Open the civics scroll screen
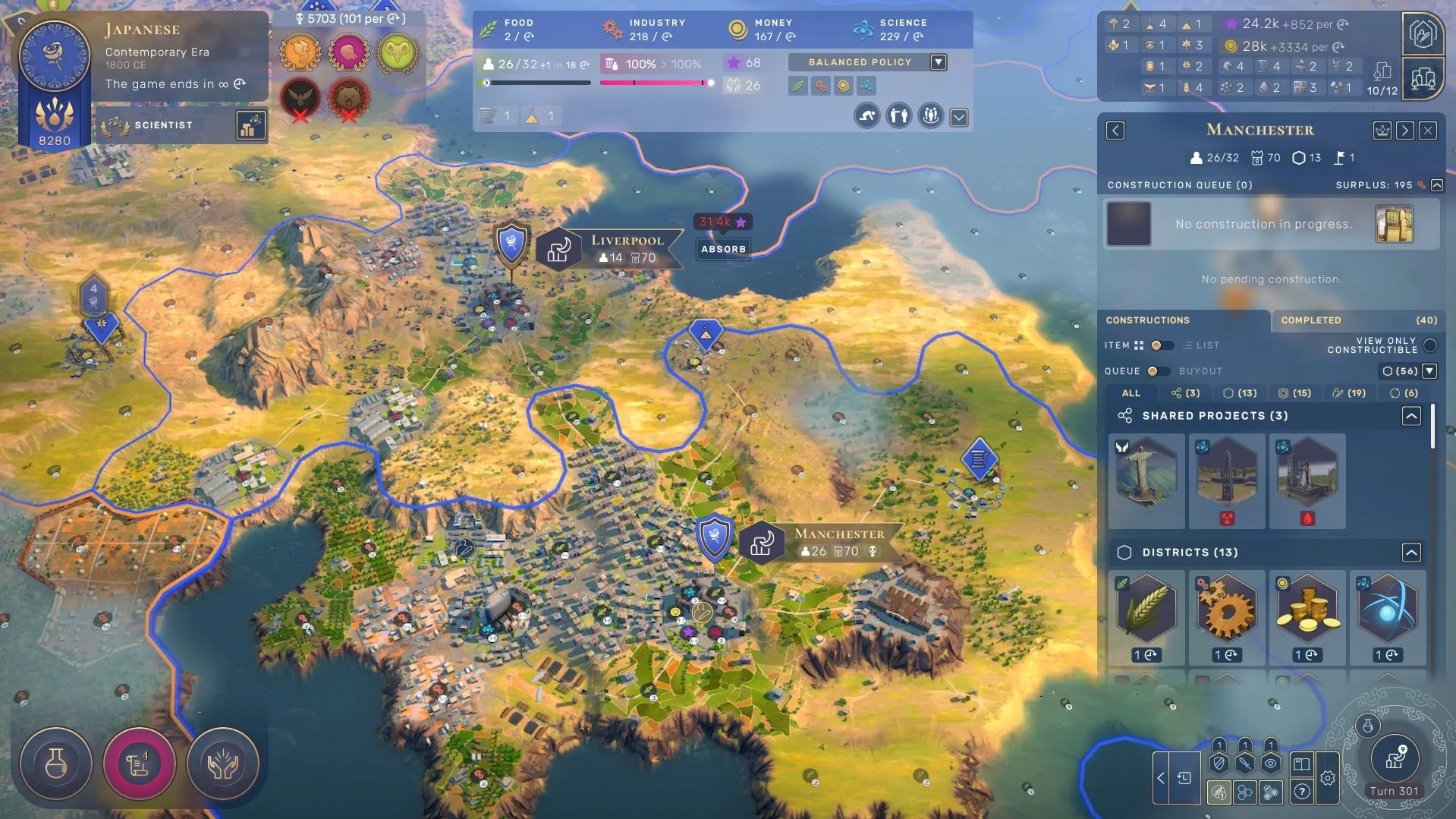Viewport: 1456px width, 819px height. (139, 764)
